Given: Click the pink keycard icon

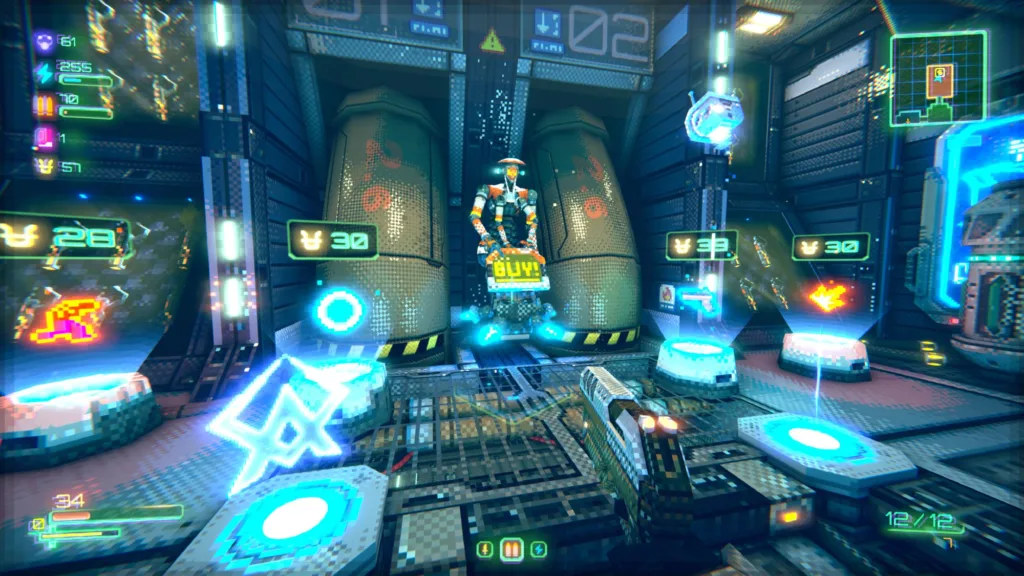Looking at the screenshot, I should (44, 137).
